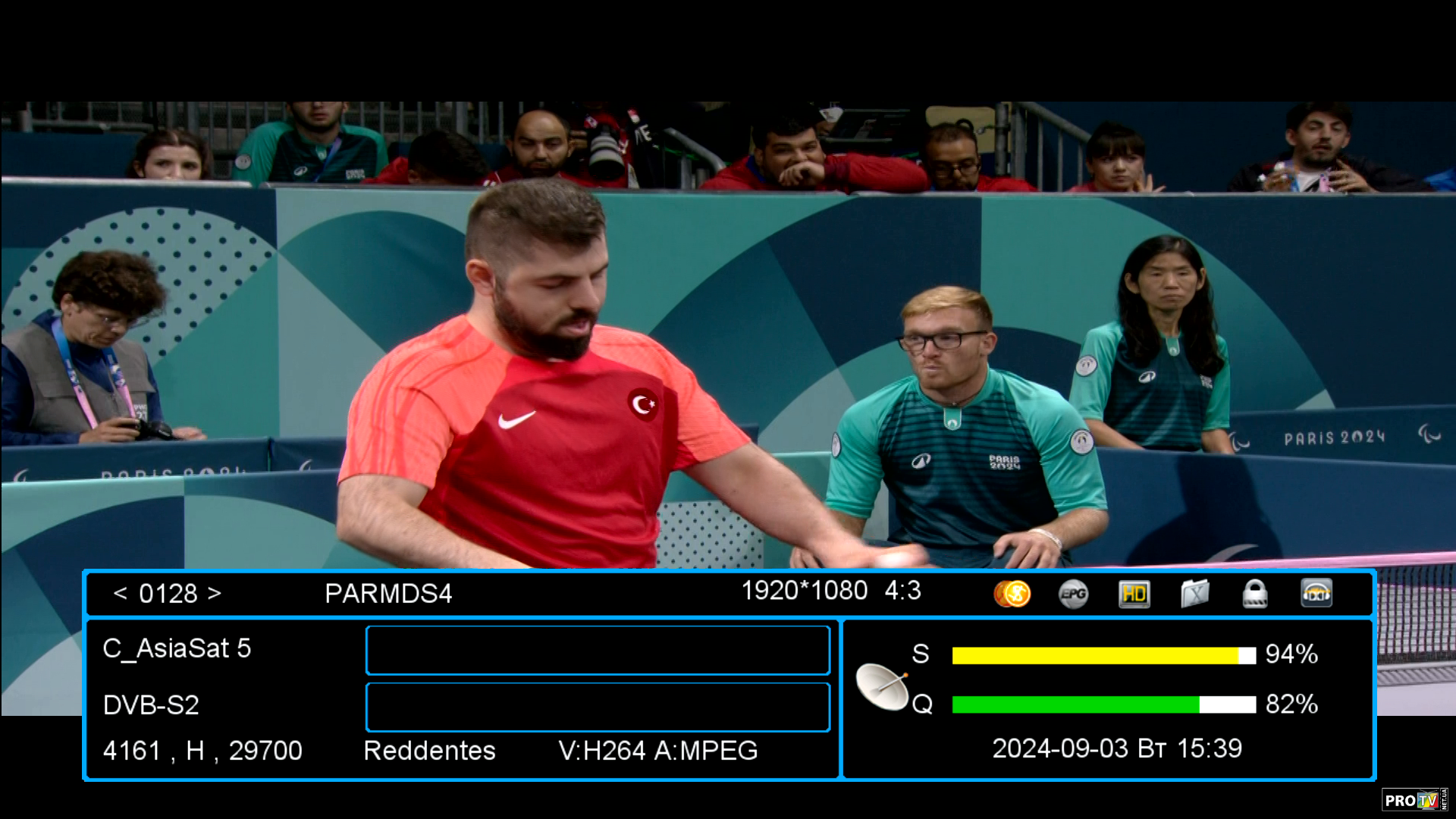Click the next channel right arrow
Viewport: 1456px width, 819px height.
[x=215, y=593]
